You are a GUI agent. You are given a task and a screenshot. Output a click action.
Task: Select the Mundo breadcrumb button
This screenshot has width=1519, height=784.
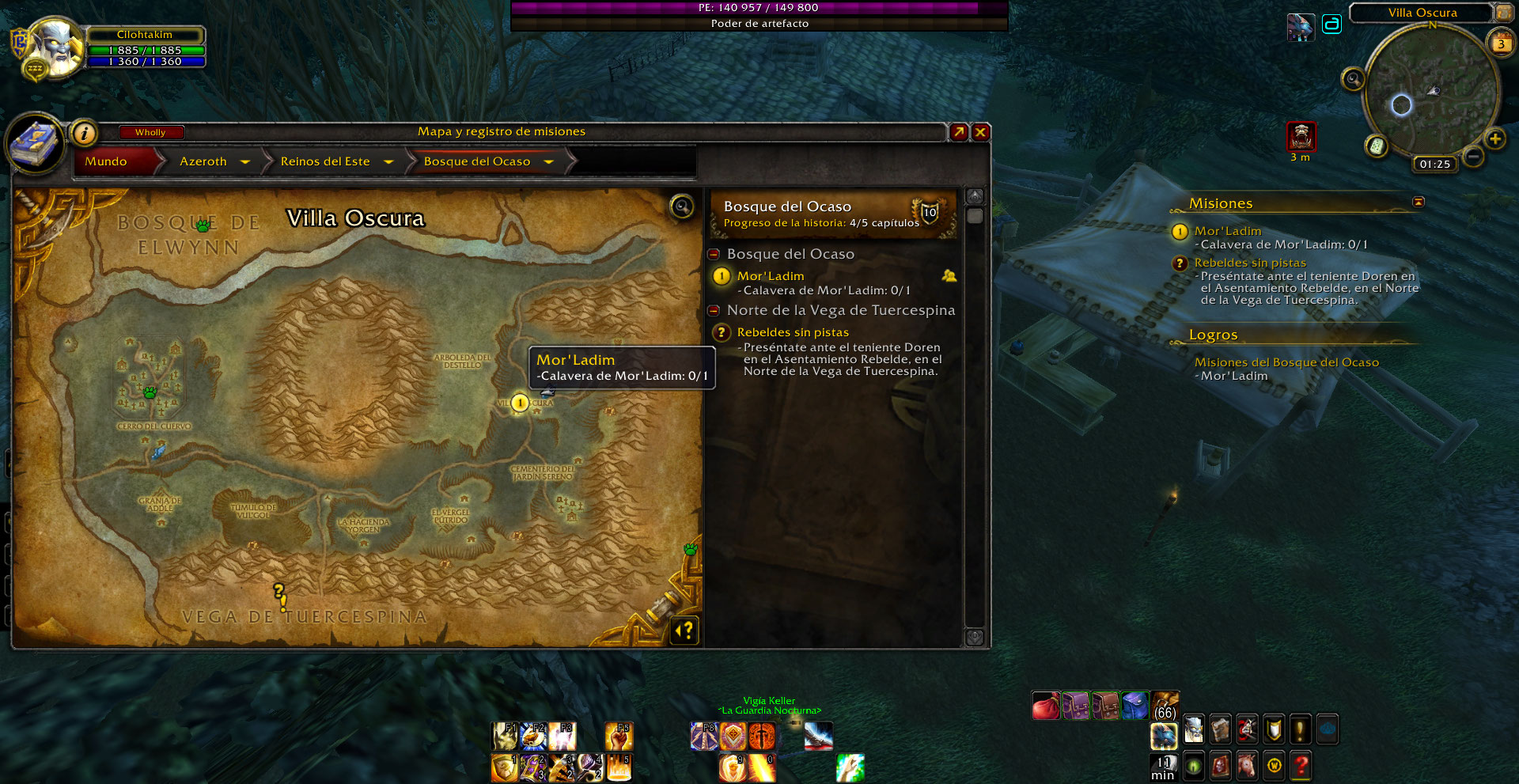[x=106, y=161]
